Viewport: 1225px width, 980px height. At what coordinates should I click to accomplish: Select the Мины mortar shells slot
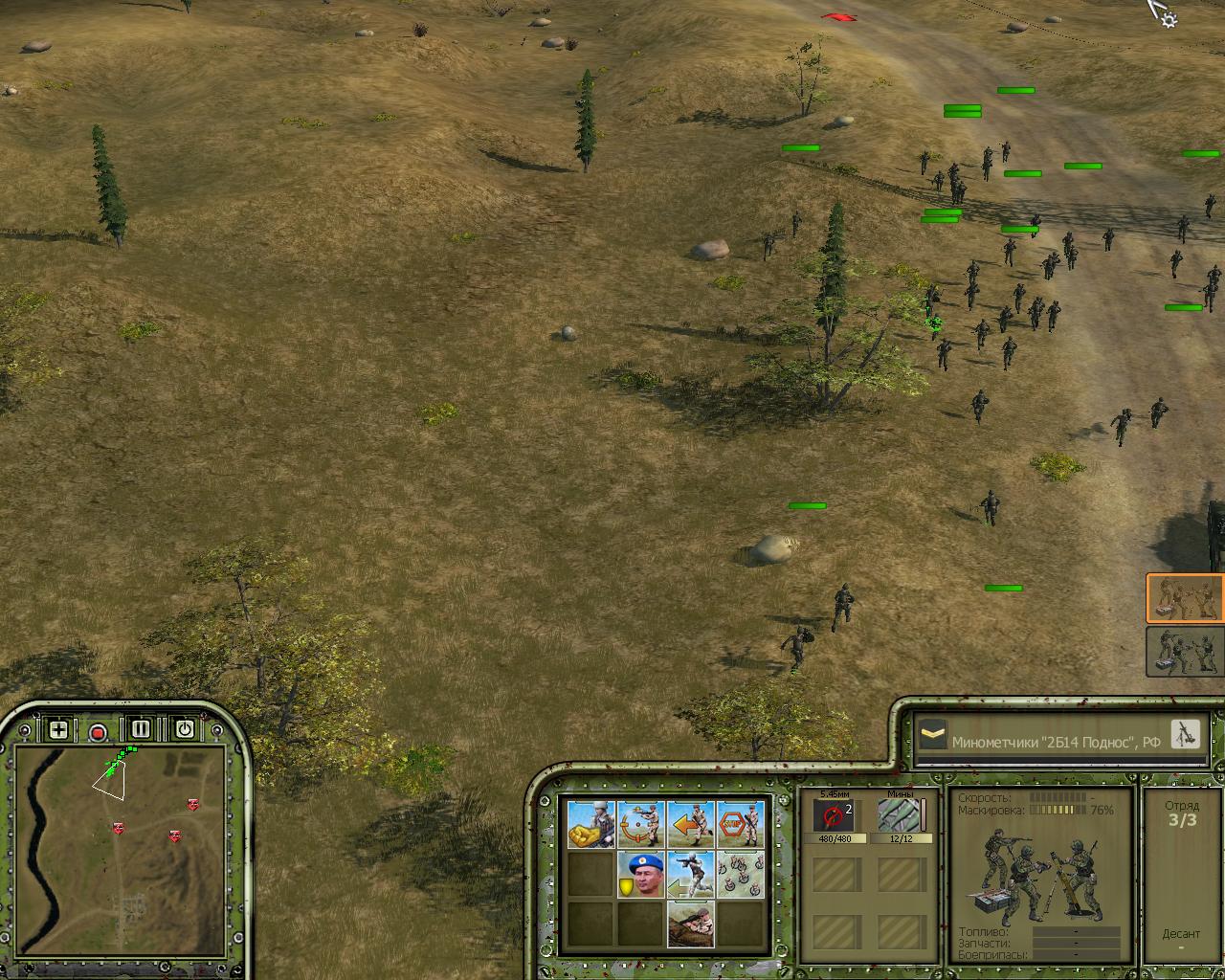(900, 816)
